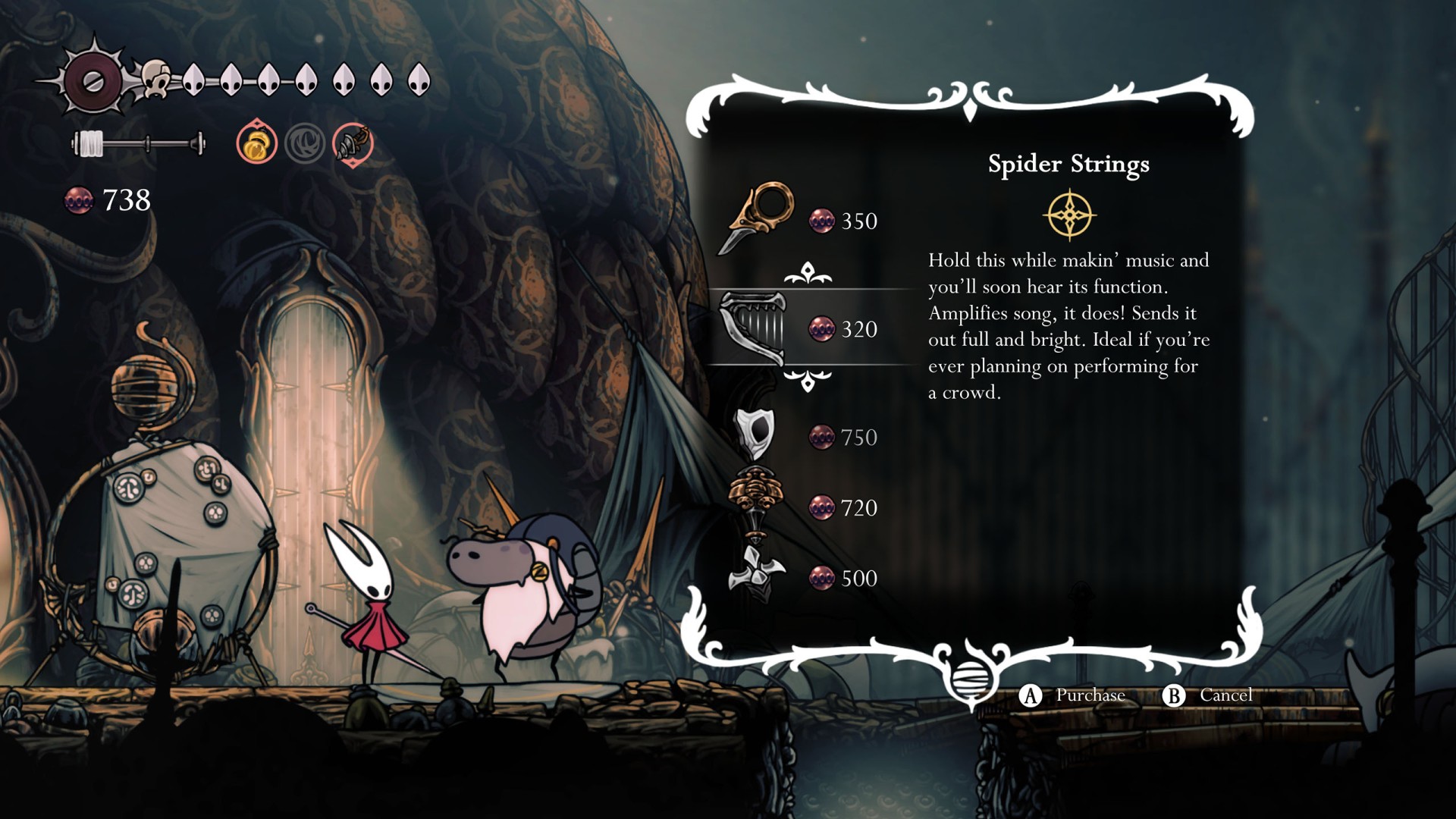Choose the Spider Strings harp for 320
The width and height of the screenshot is (1456, 819).
tap(755, 328)
